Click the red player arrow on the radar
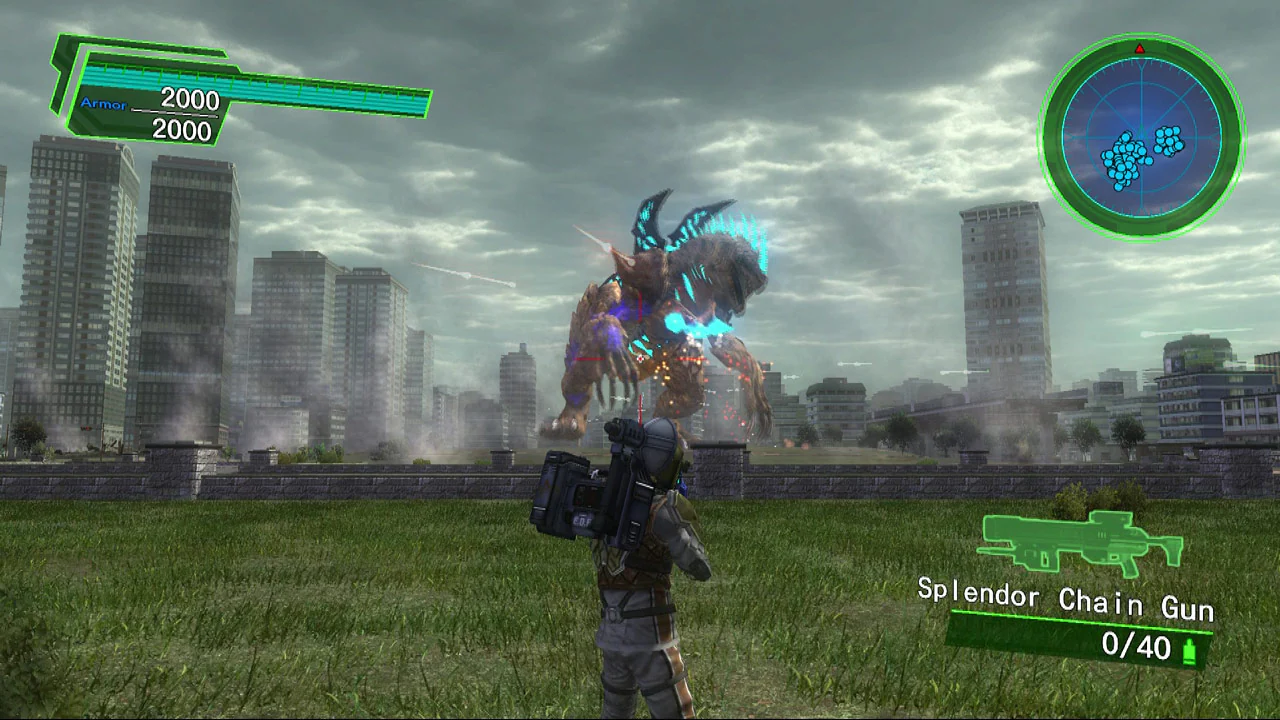This screenshot has width=1280, height=720. [x=1140, y=47]
